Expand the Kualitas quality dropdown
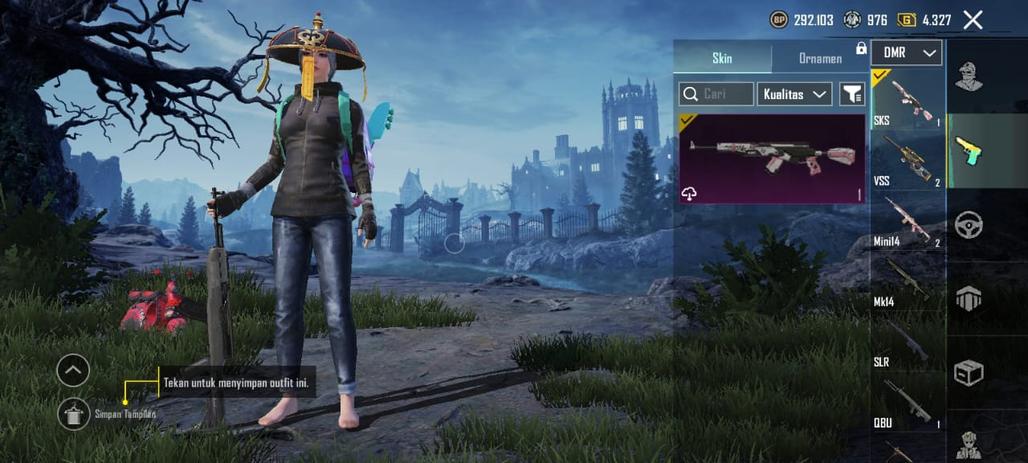The height and width of the screenshot is (463, 1028). 795,94
